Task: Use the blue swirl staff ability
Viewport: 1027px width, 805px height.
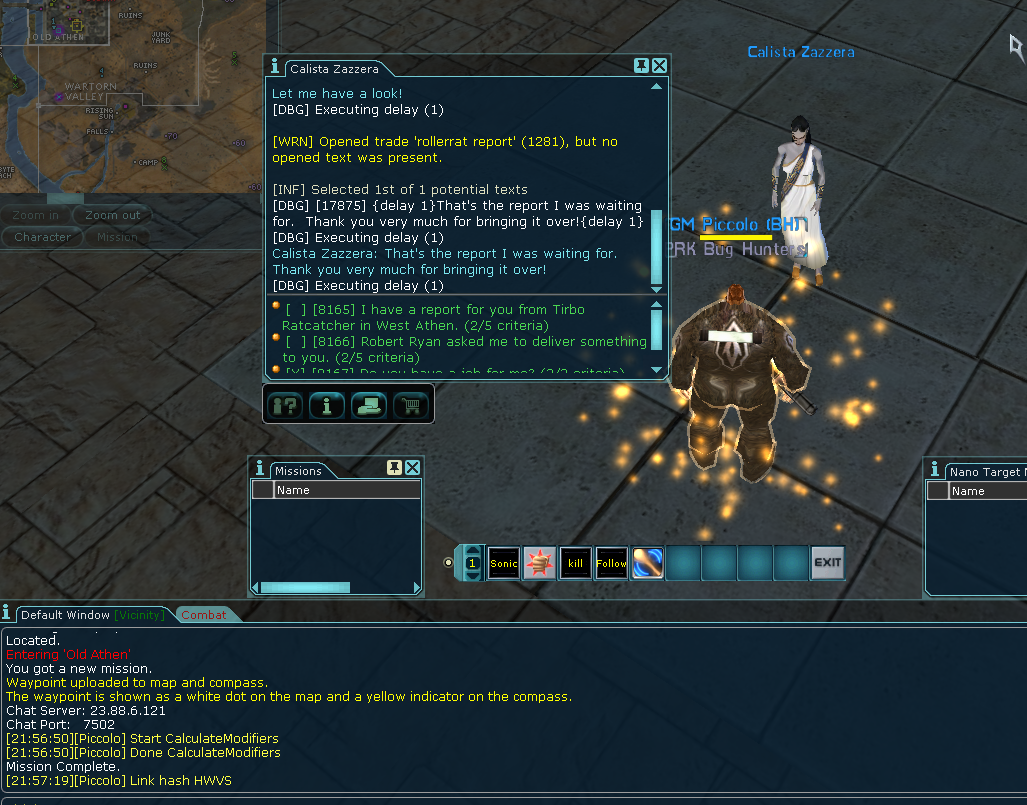Action: [x=648, y=563]
